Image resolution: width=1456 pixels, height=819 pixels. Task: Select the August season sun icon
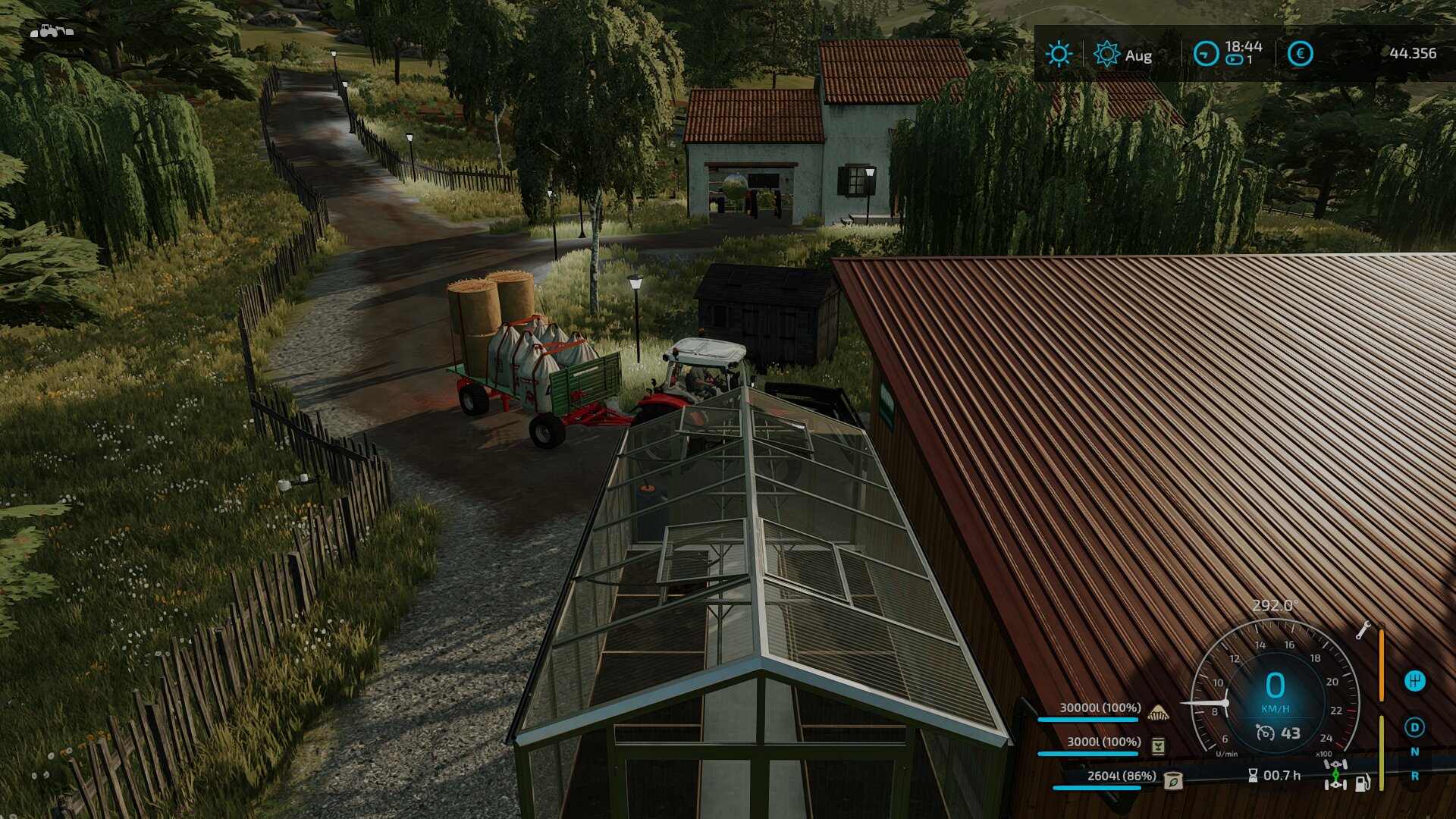tap(1106, 55)
